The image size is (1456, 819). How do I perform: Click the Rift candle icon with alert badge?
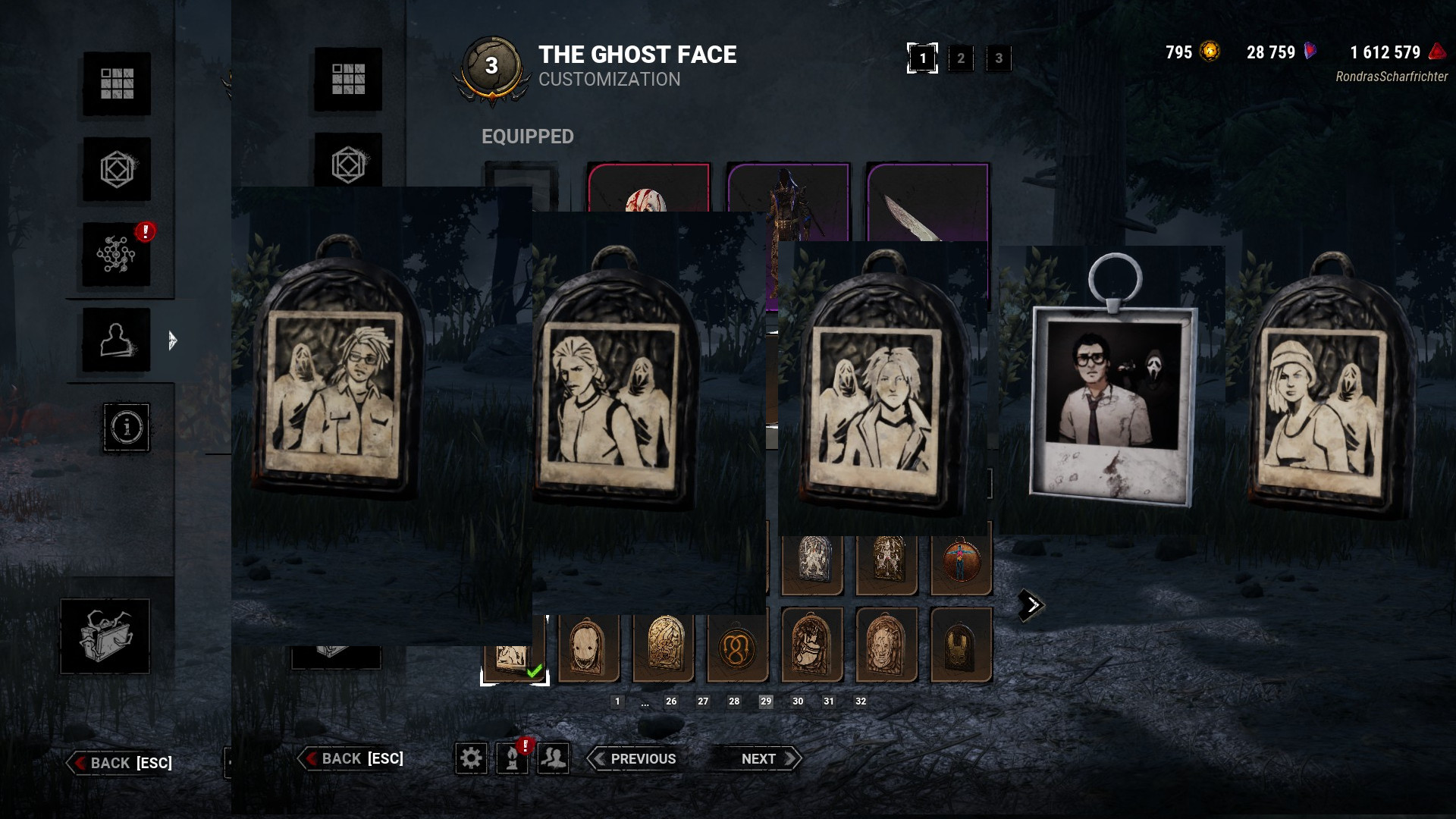(511, 758)
